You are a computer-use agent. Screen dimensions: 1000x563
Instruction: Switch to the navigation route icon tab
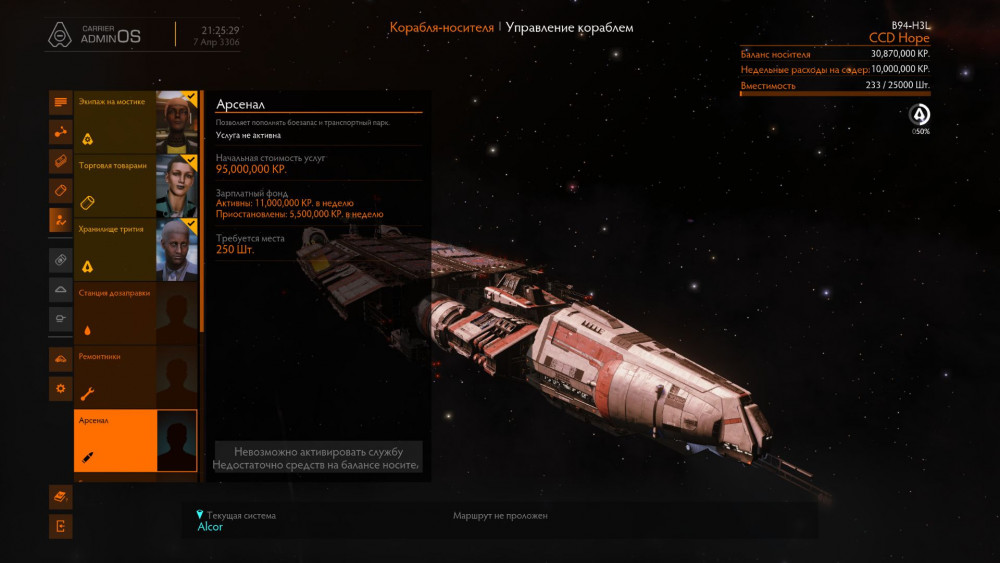[x=60, y=131]
